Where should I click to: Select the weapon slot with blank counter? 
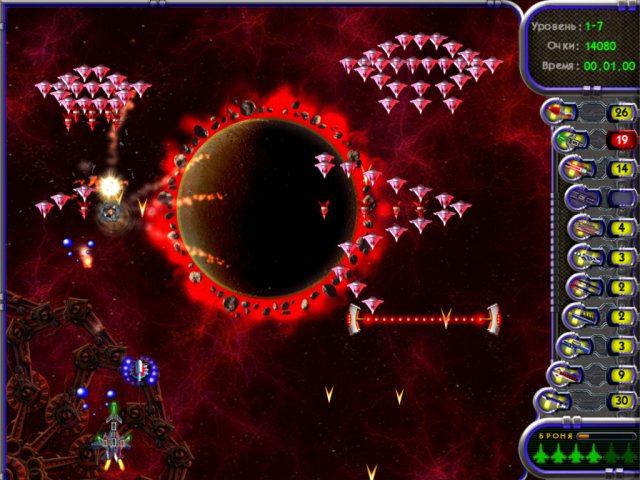[582, 199]
